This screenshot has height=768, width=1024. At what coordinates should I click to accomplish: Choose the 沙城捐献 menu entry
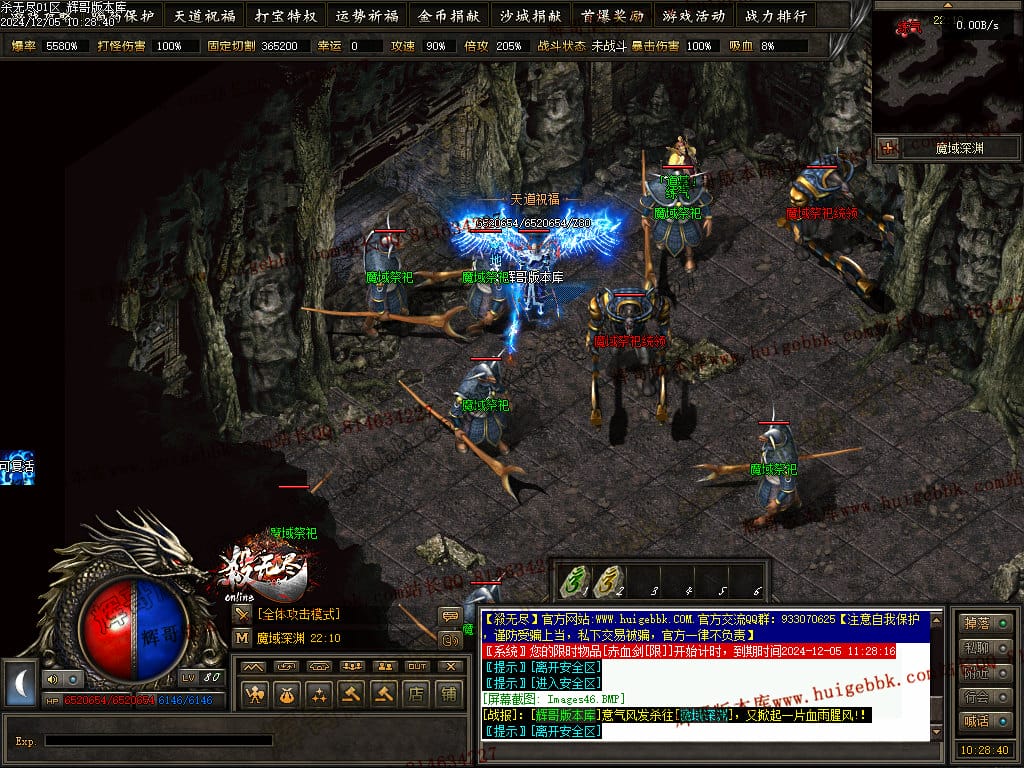[530, 16]
